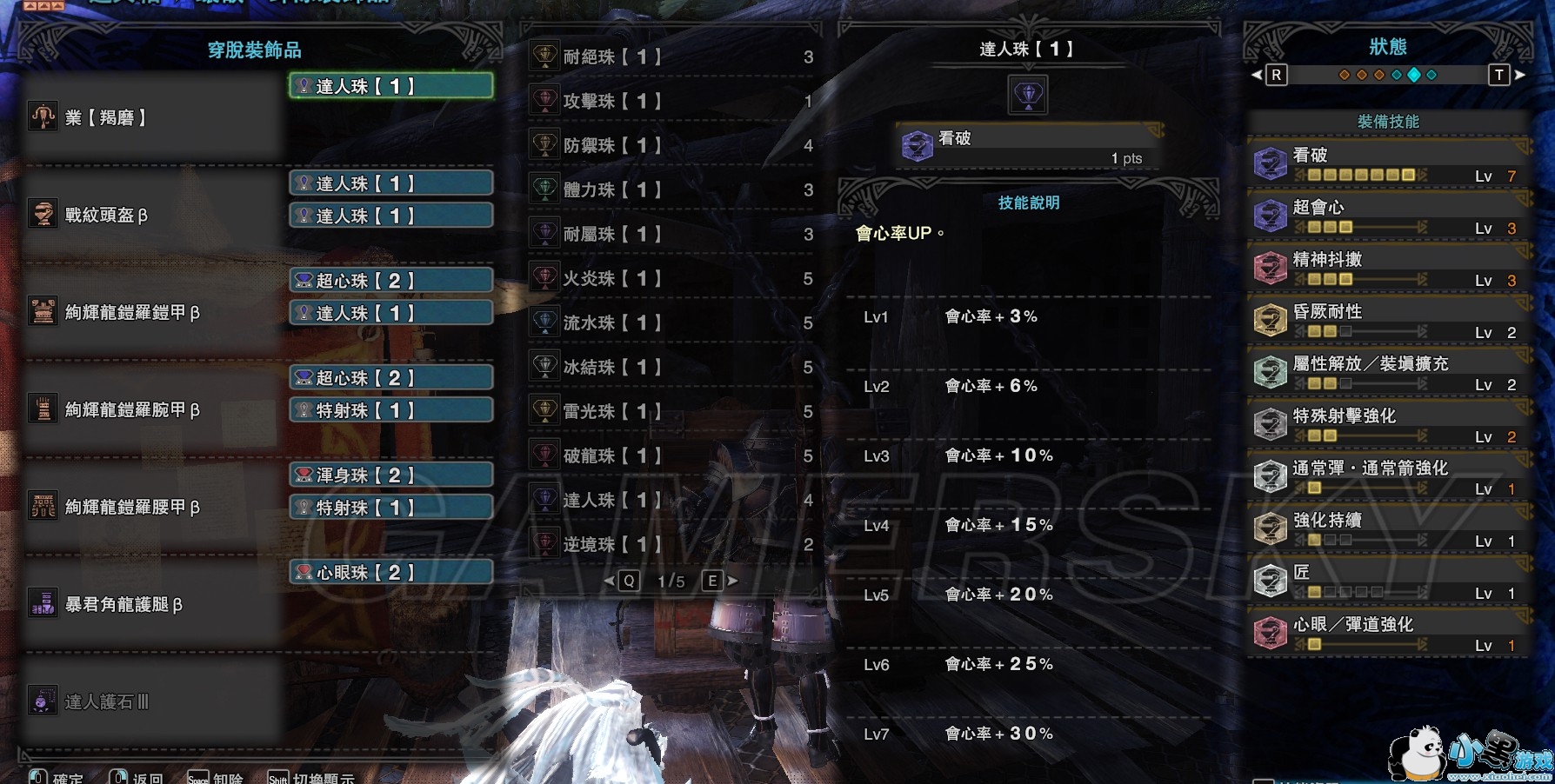The width and height of the screenshot is (1555, 784).
Task: Open the 精神抖擻 skill entry
Action: (1388, 269)
